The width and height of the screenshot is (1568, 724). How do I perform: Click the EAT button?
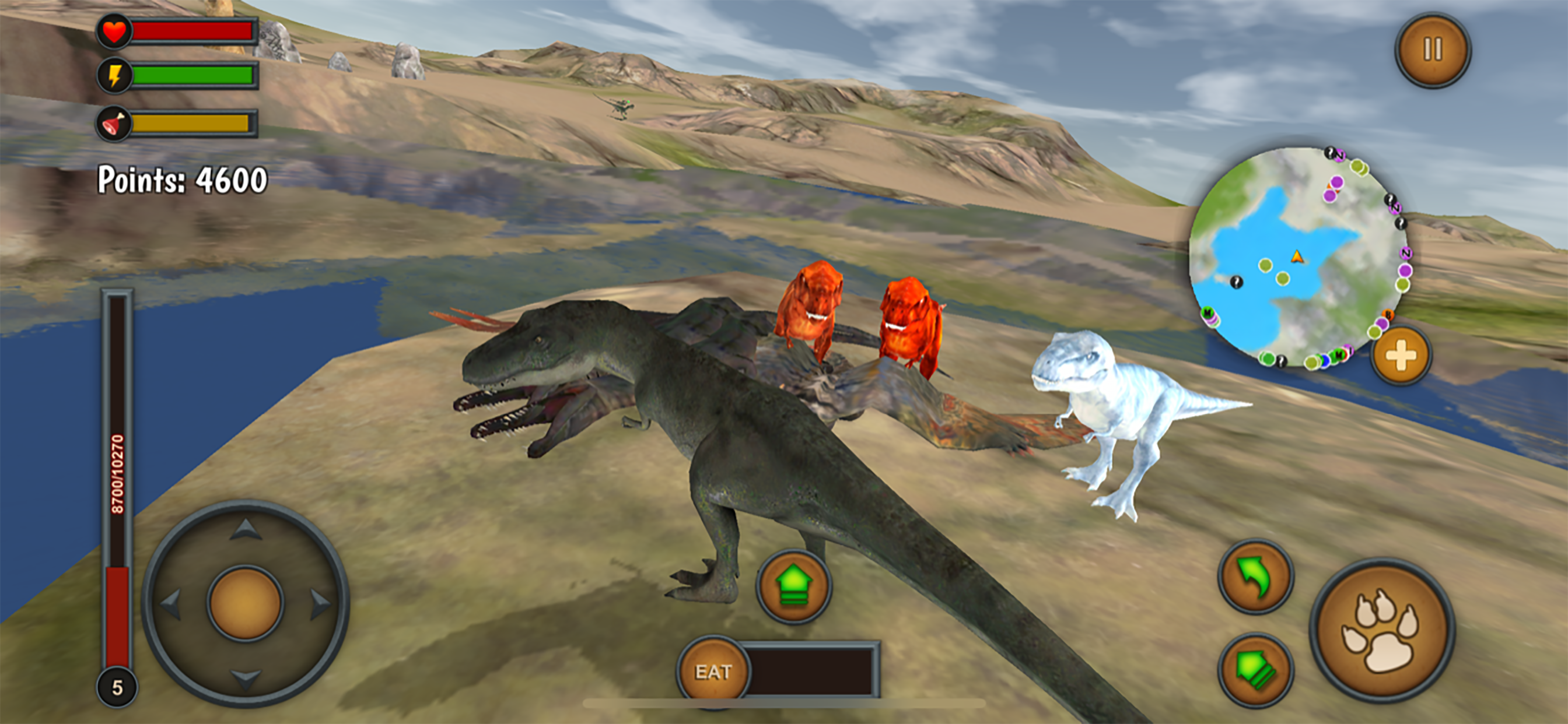point(713,672)
